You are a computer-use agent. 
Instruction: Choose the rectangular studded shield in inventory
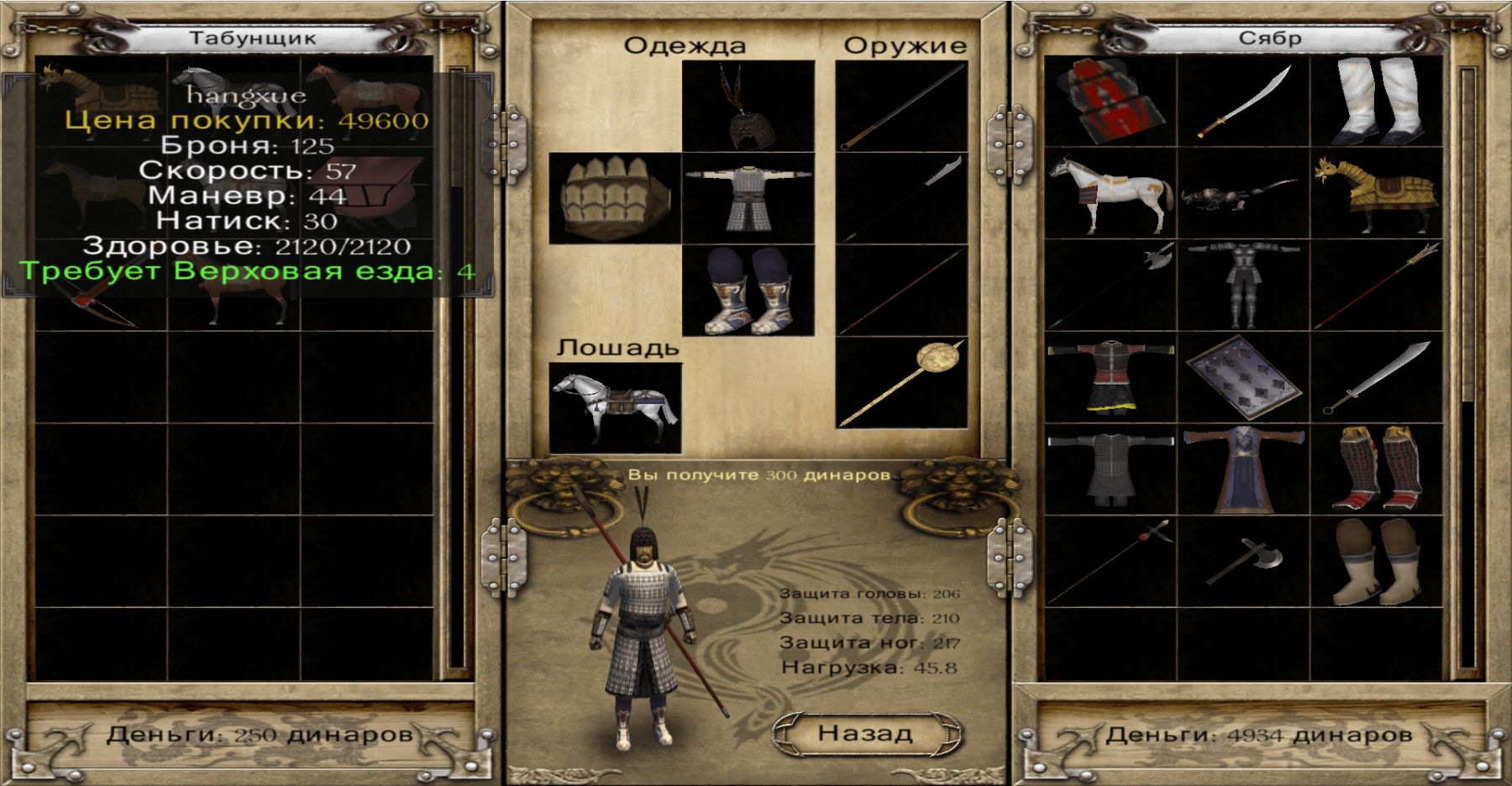click(x=1243, y=378)
